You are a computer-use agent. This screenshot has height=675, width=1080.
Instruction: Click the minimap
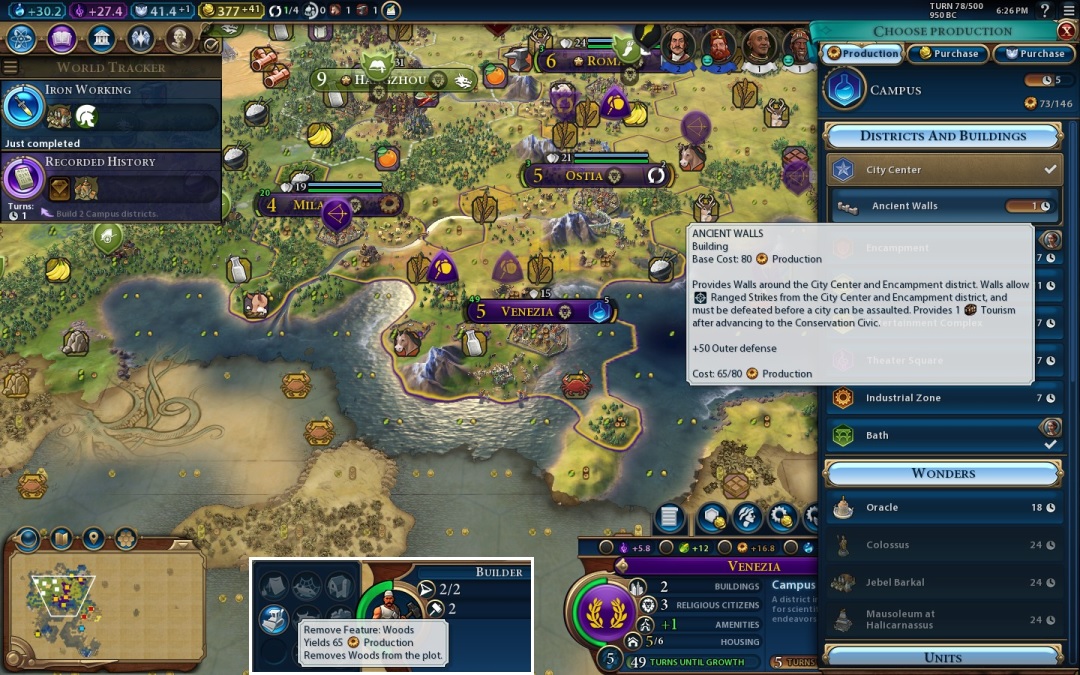pyautogui.click(x=105, y=598)
